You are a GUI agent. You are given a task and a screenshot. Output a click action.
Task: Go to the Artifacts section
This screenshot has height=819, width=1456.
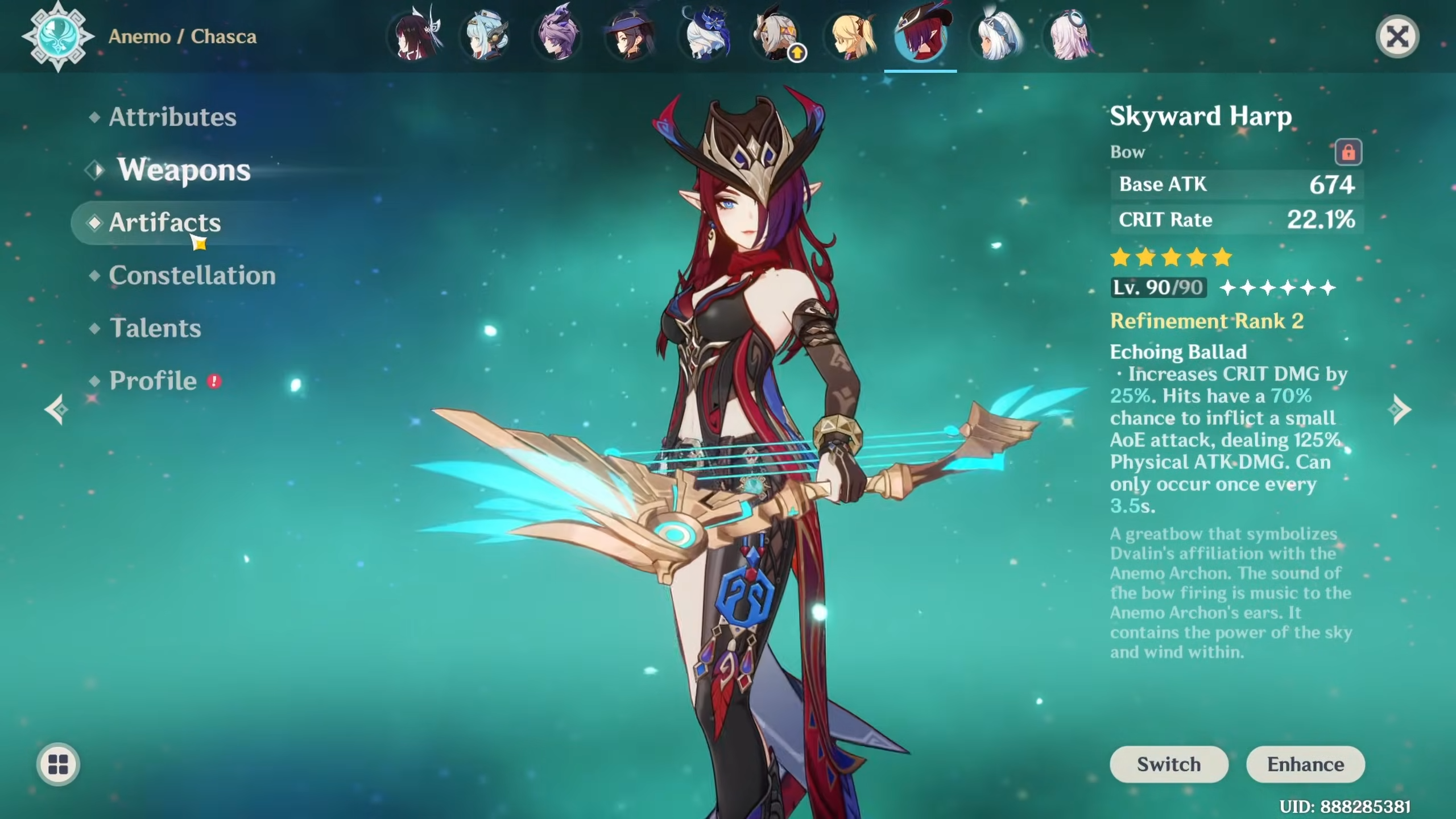click(165, 222)
